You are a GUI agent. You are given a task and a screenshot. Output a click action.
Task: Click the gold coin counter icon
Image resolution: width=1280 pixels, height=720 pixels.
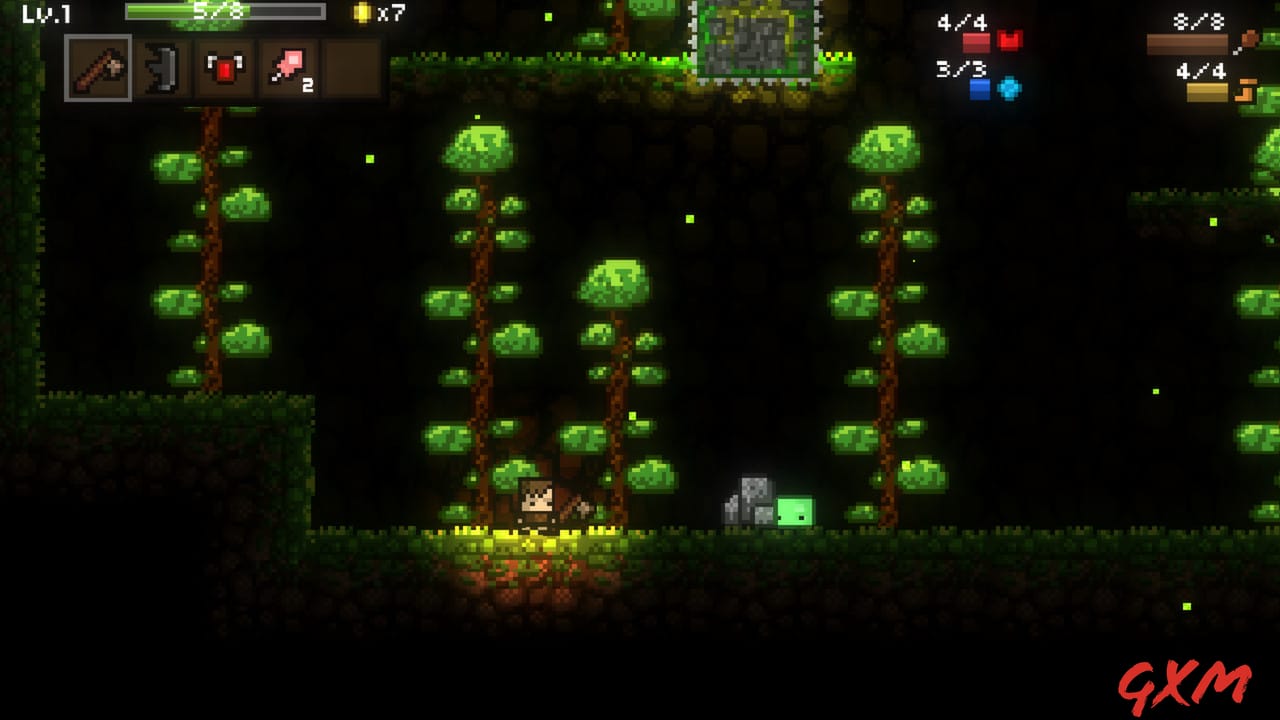tap(362, 12)
